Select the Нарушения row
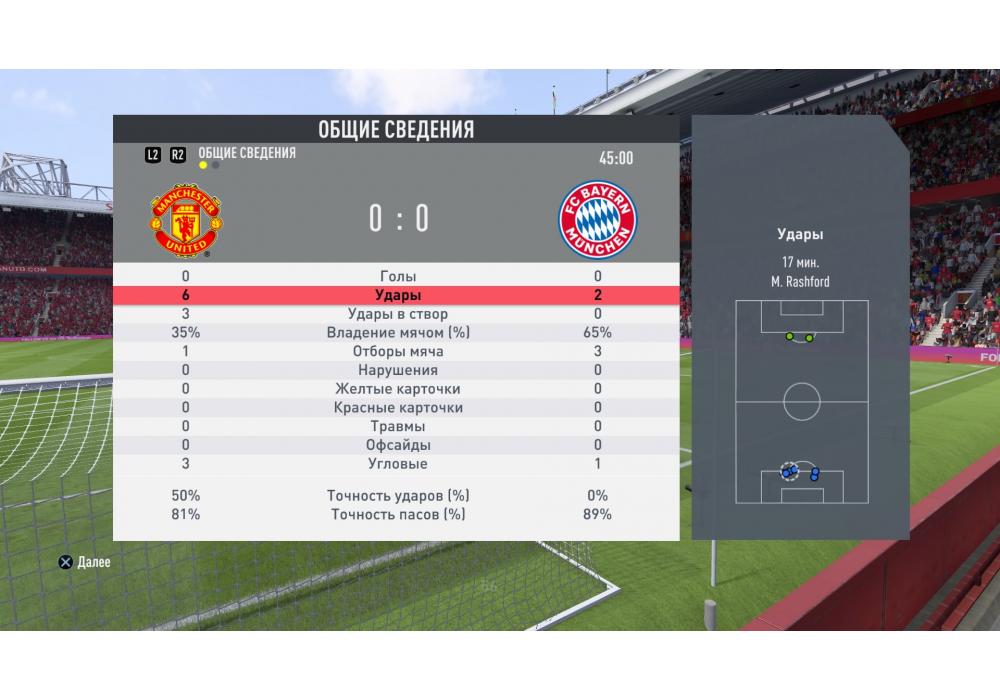Image resolution: width=1000 pixels, height=700 pixels. tap(398, 370)
